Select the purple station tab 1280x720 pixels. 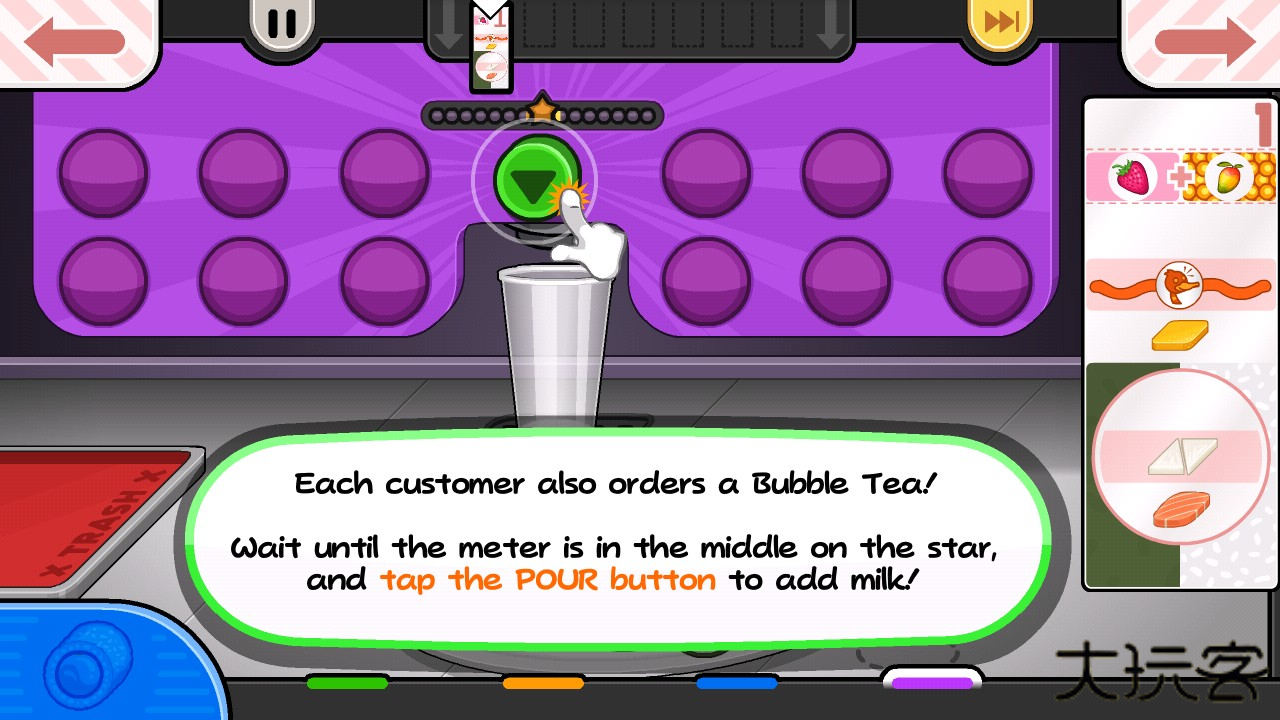pos(932,682)
